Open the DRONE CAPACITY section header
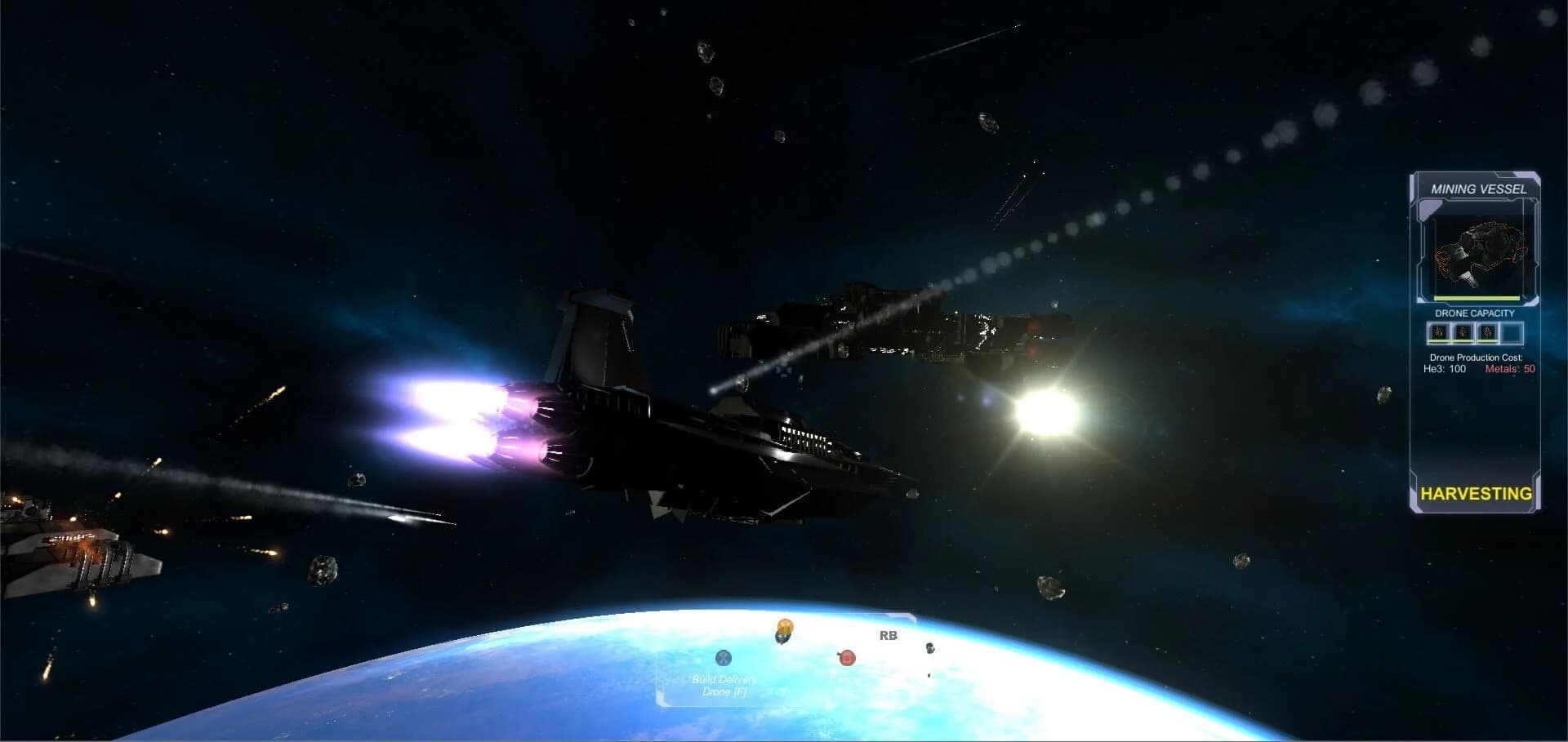1568x742 pixels. [1475, 313]
